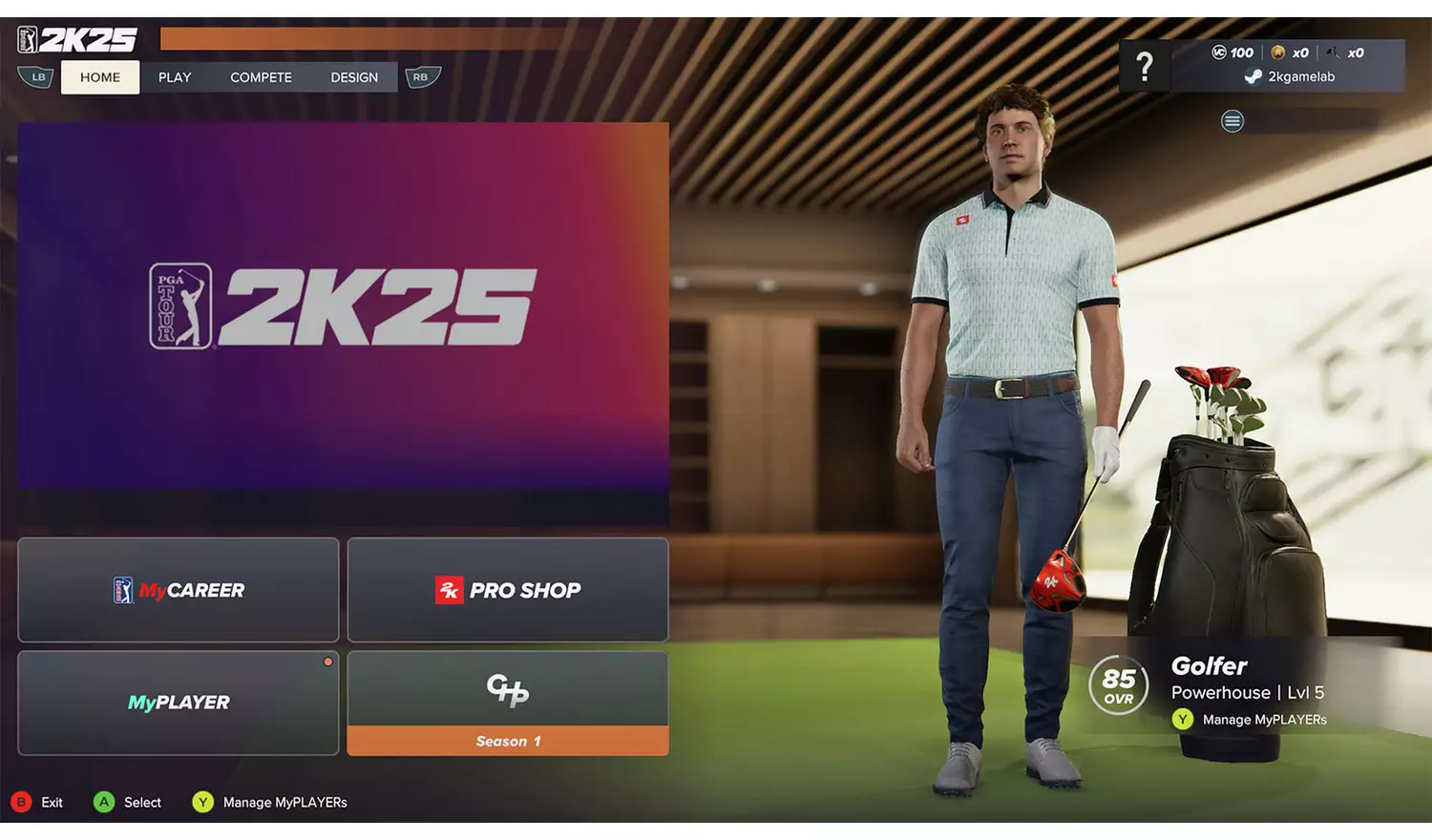Click the orange notification dot on MyPLAYER
Screen dimensions: 1432x840
click(x=327, y=661)
